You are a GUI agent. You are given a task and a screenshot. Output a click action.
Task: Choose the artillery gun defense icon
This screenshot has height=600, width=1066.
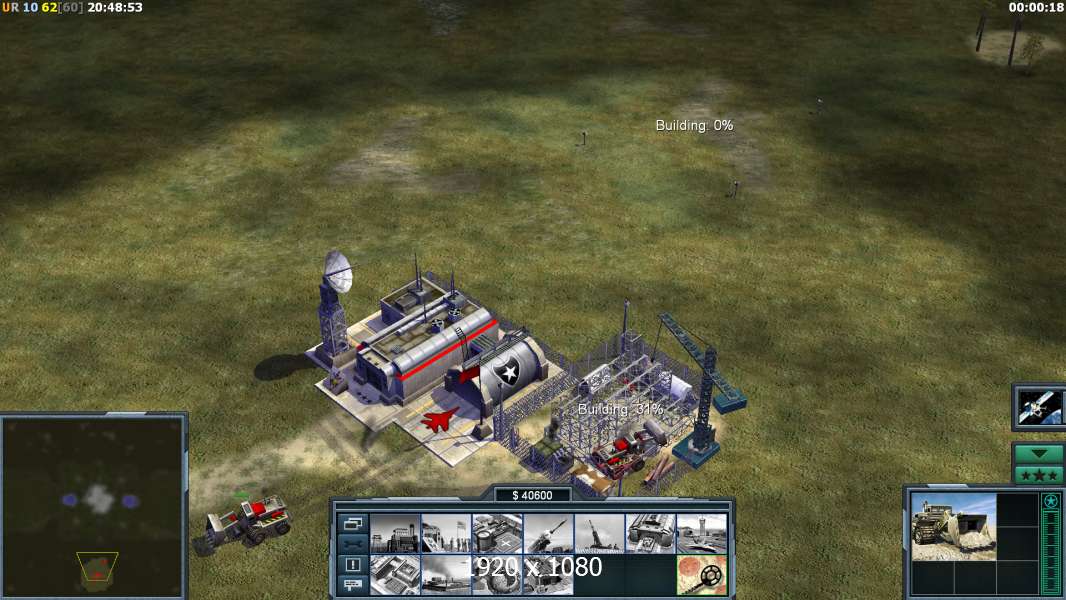pos(599,533)
